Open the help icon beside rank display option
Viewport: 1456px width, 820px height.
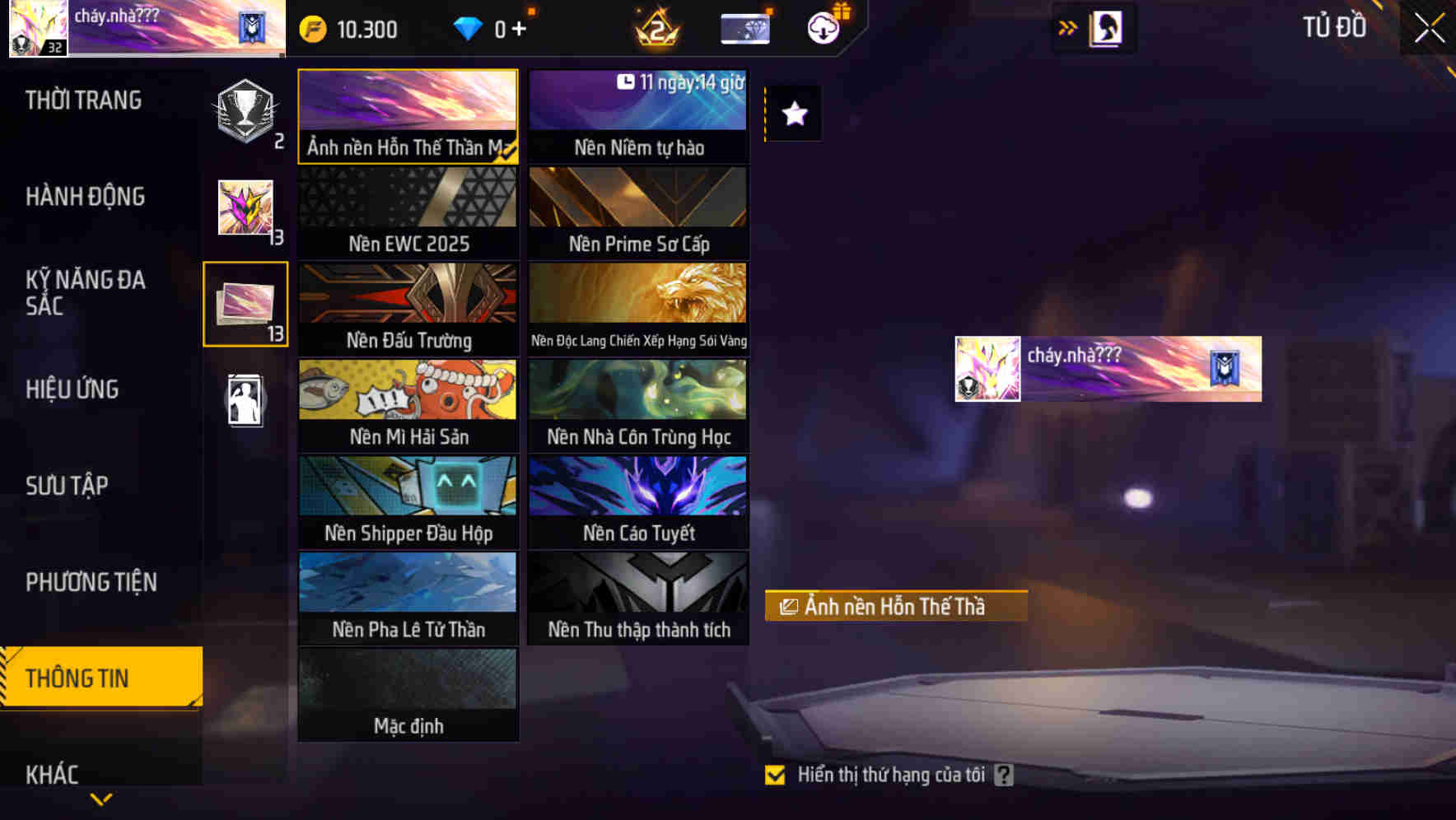[1003, 774]
